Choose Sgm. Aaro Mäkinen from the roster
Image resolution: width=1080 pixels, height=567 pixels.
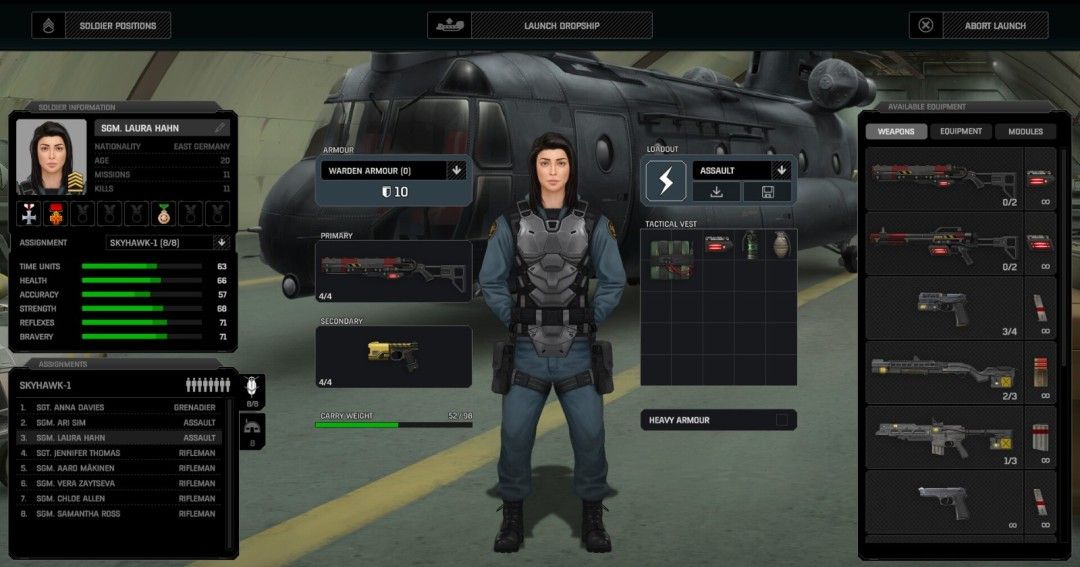point(120,468)
